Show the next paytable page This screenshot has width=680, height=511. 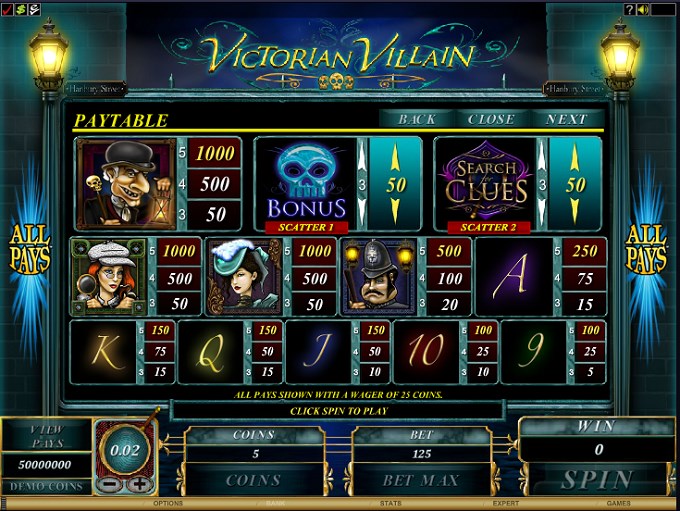[567, 119]
